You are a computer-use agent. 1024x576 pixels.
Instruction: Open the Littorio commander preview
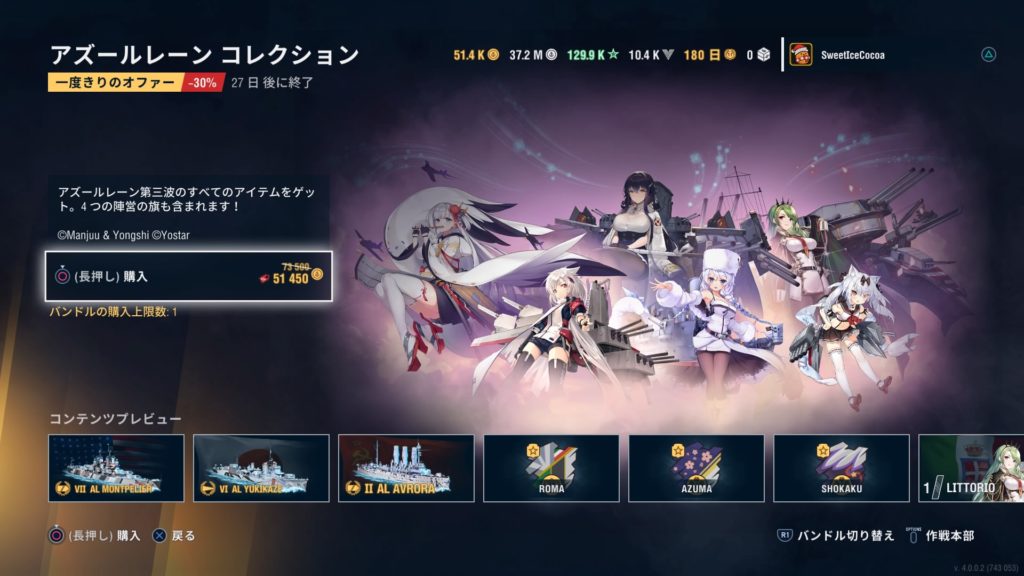(971, 468)
